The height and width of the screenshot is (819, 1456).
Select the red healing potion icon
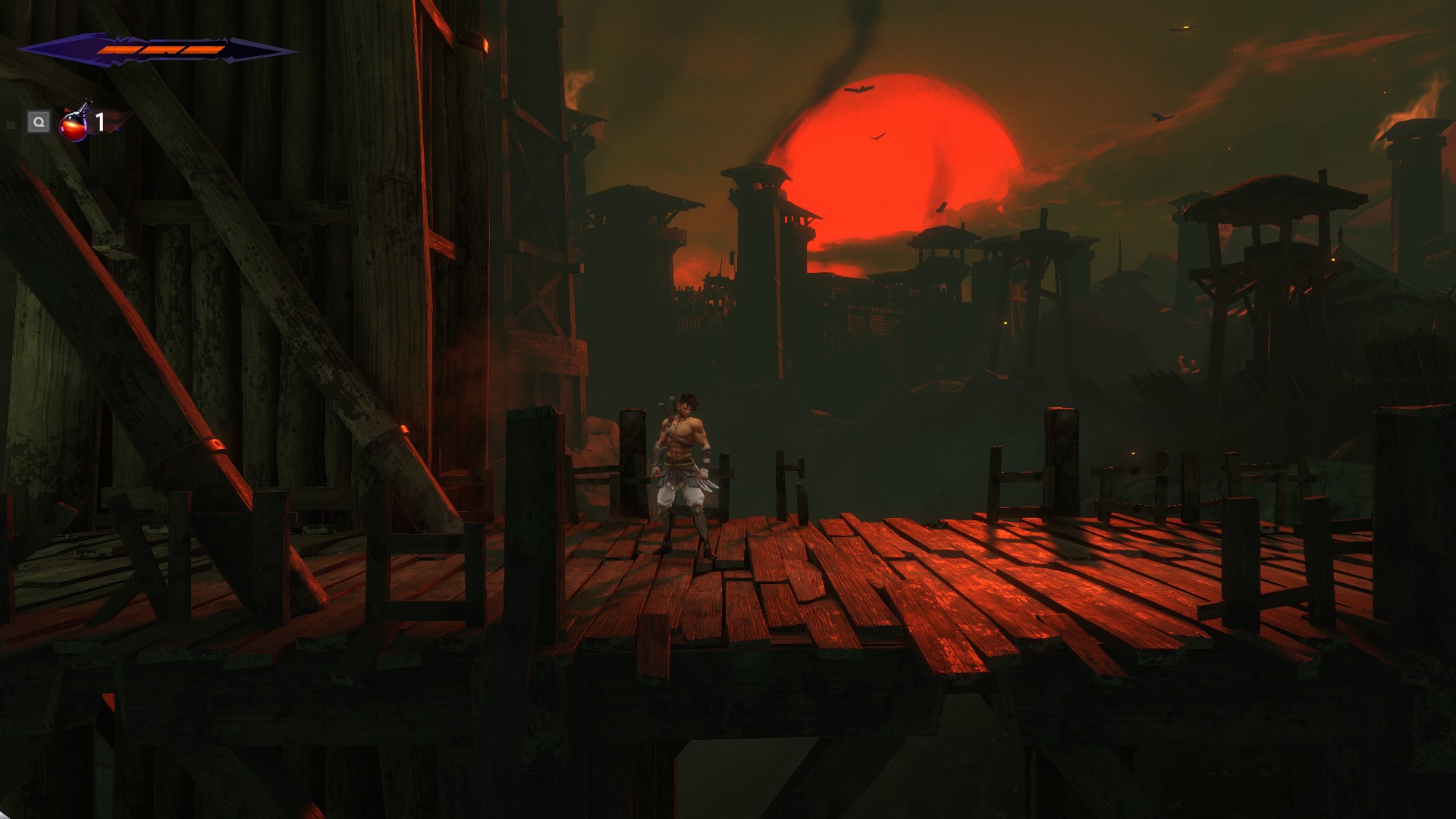[x=74, y=123]
